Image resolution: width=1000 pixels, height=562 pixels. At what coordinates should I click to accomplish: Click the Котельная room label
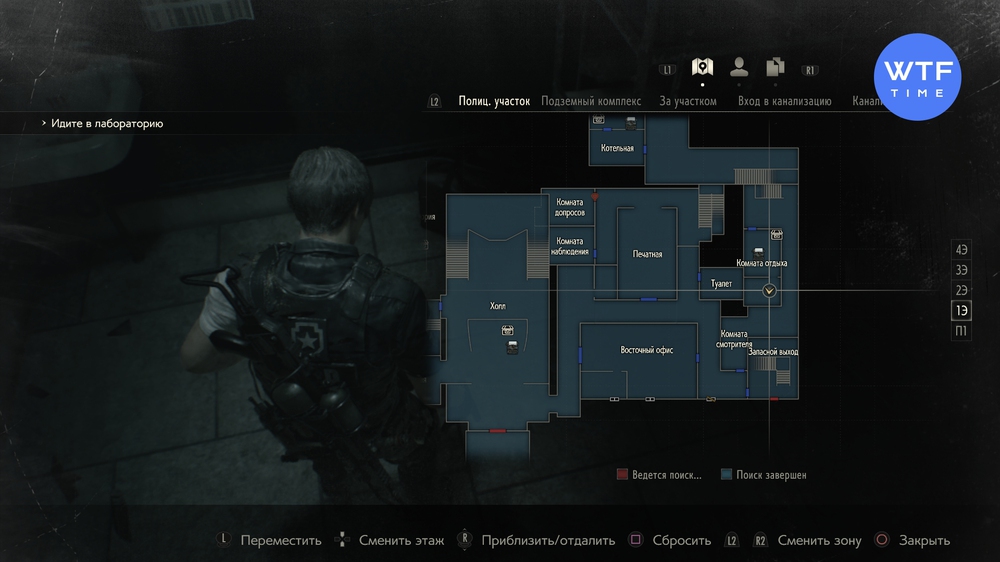(617, 148)
